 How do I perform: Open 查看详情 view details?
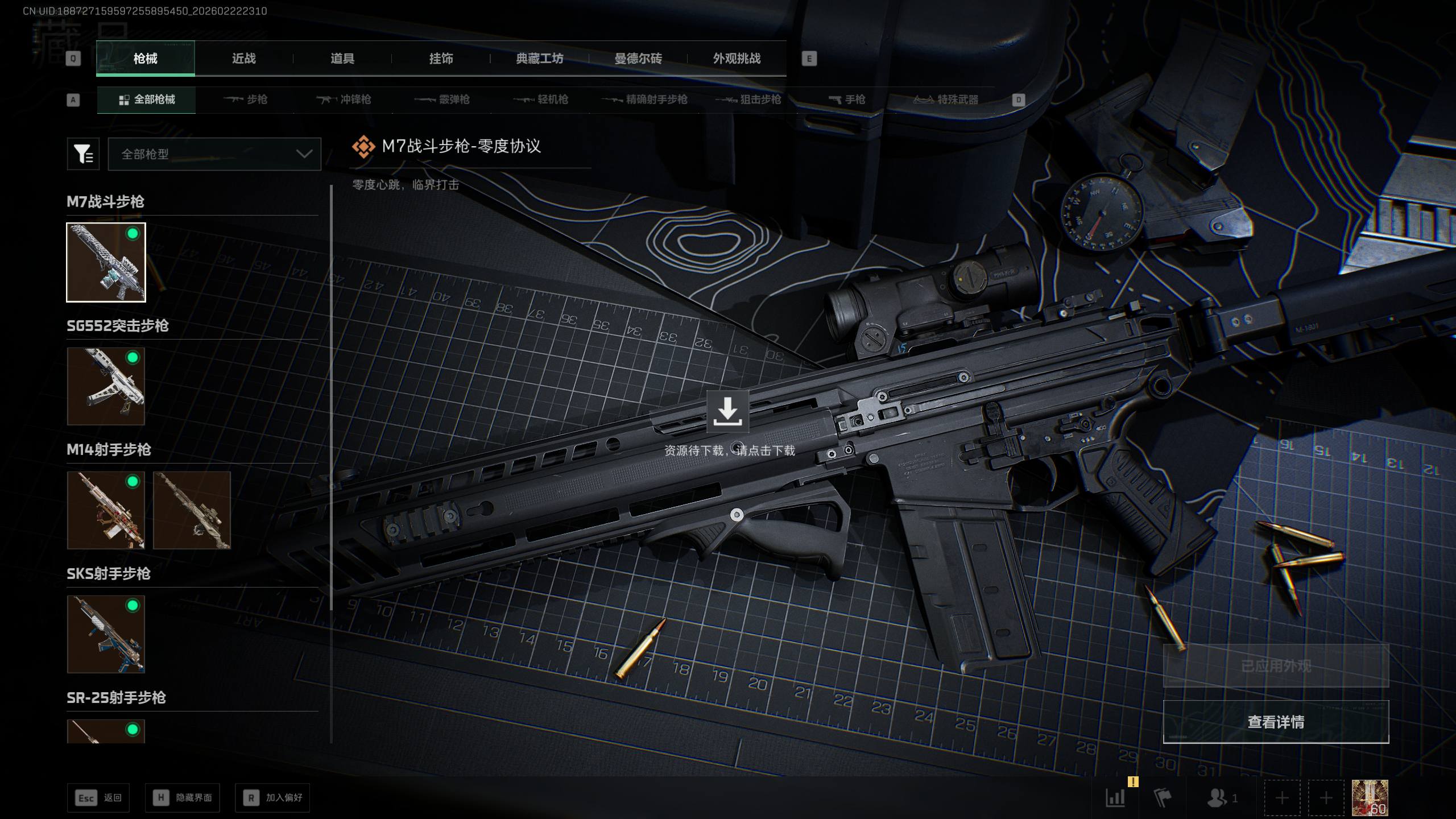(1276, 722)
